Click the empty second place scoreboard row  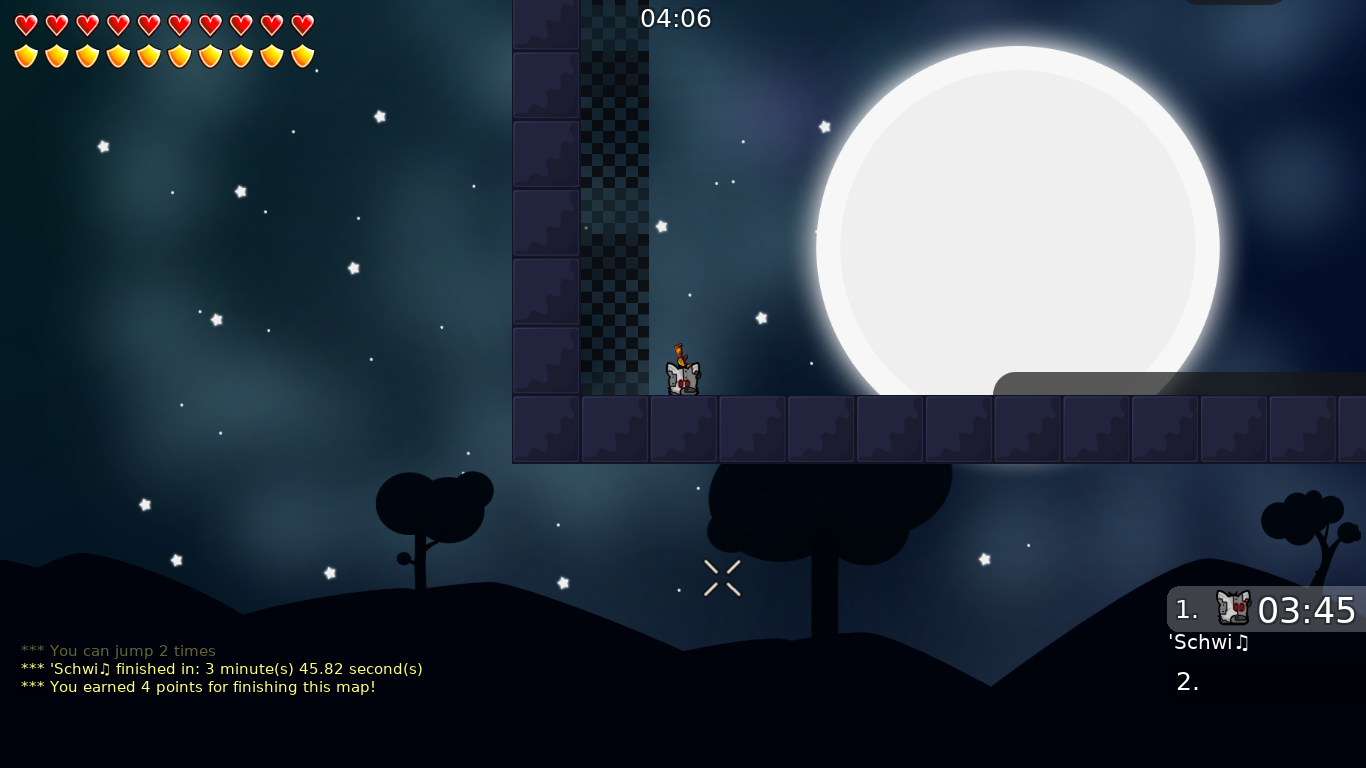click(1188, 681)
